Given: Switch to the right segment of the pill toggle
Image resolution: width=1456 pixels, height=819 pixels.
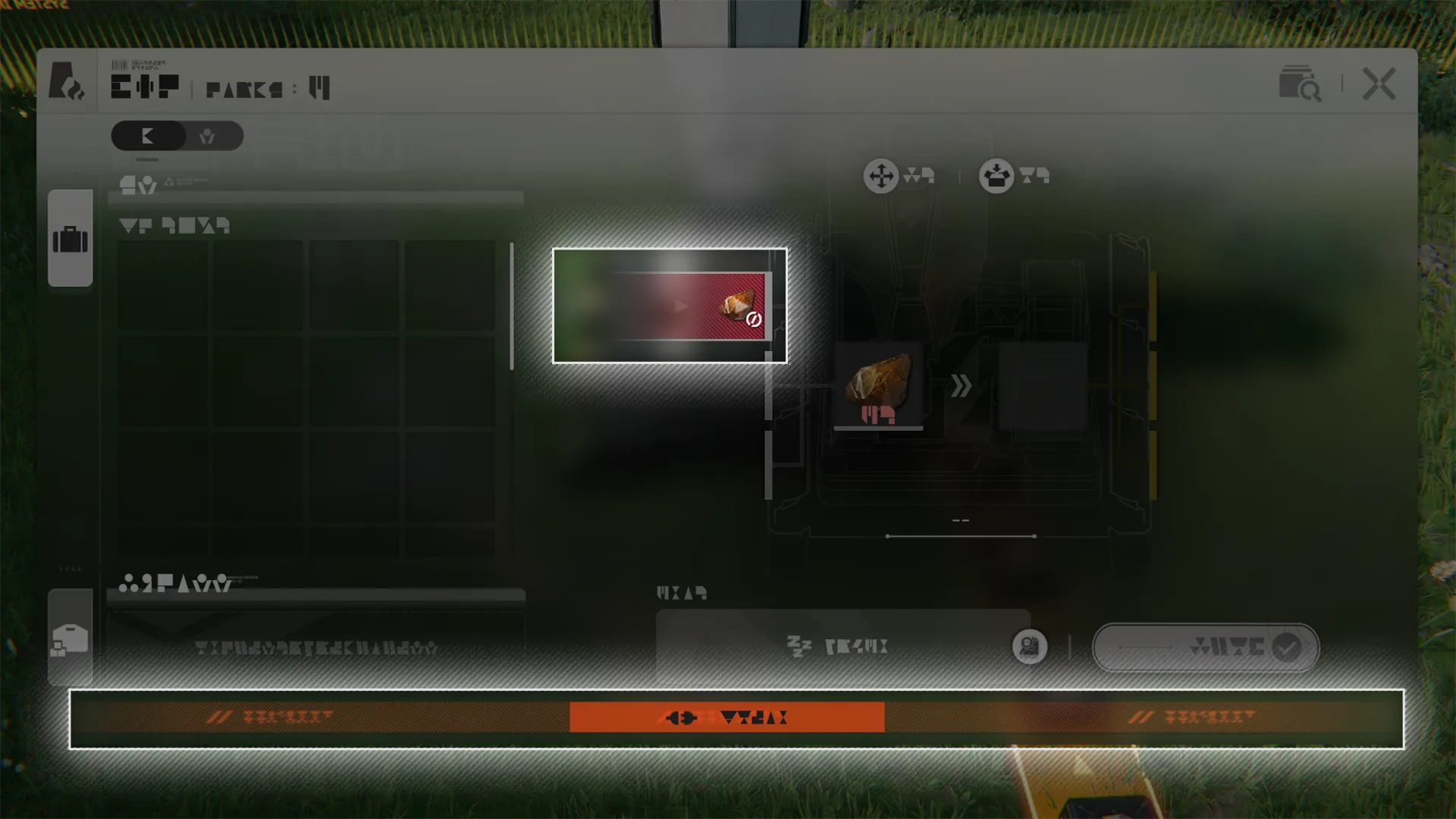Looking at the screenshot, I should click(207, 136).
